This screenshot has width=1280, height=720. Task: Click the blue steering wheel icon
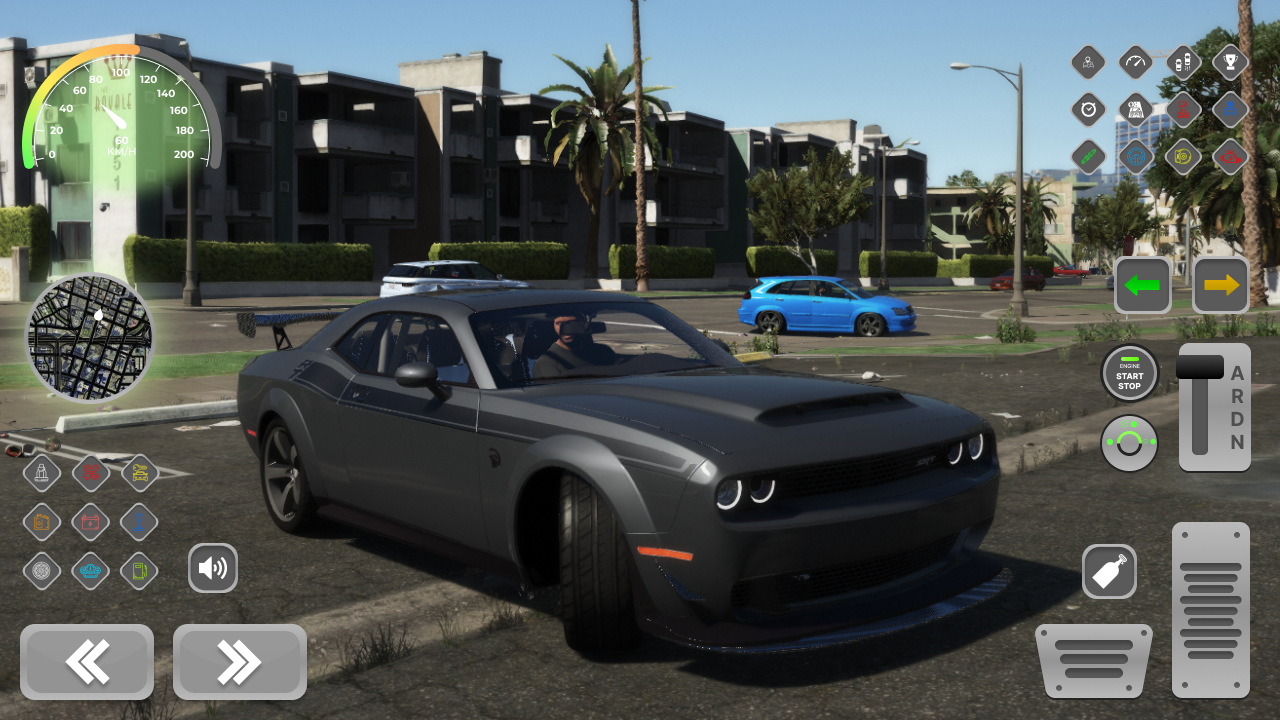click(1135, 157)
